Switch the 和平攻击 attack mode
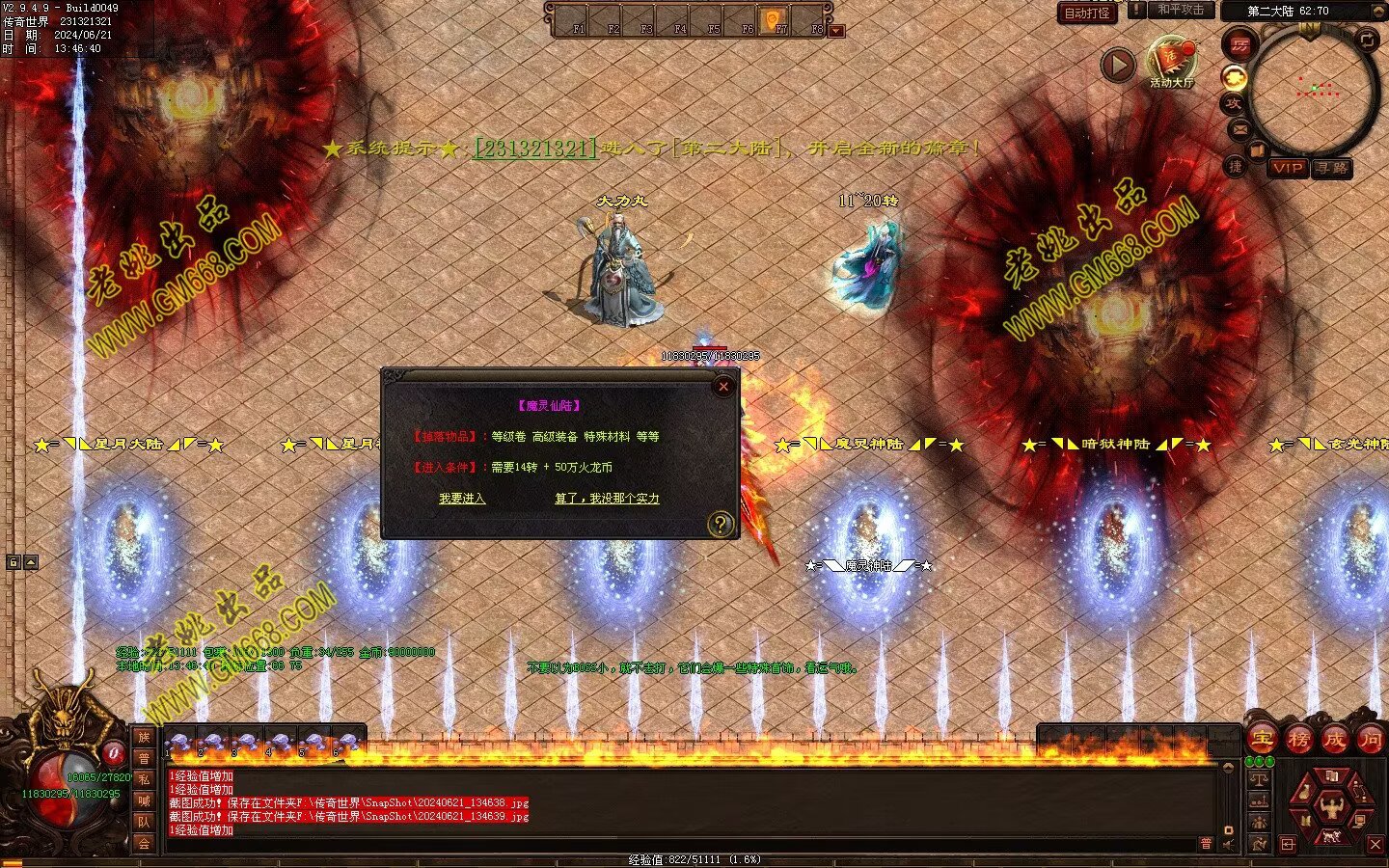The height and width of the screenshot is (868, 1389). click(x=1181, y=10)
